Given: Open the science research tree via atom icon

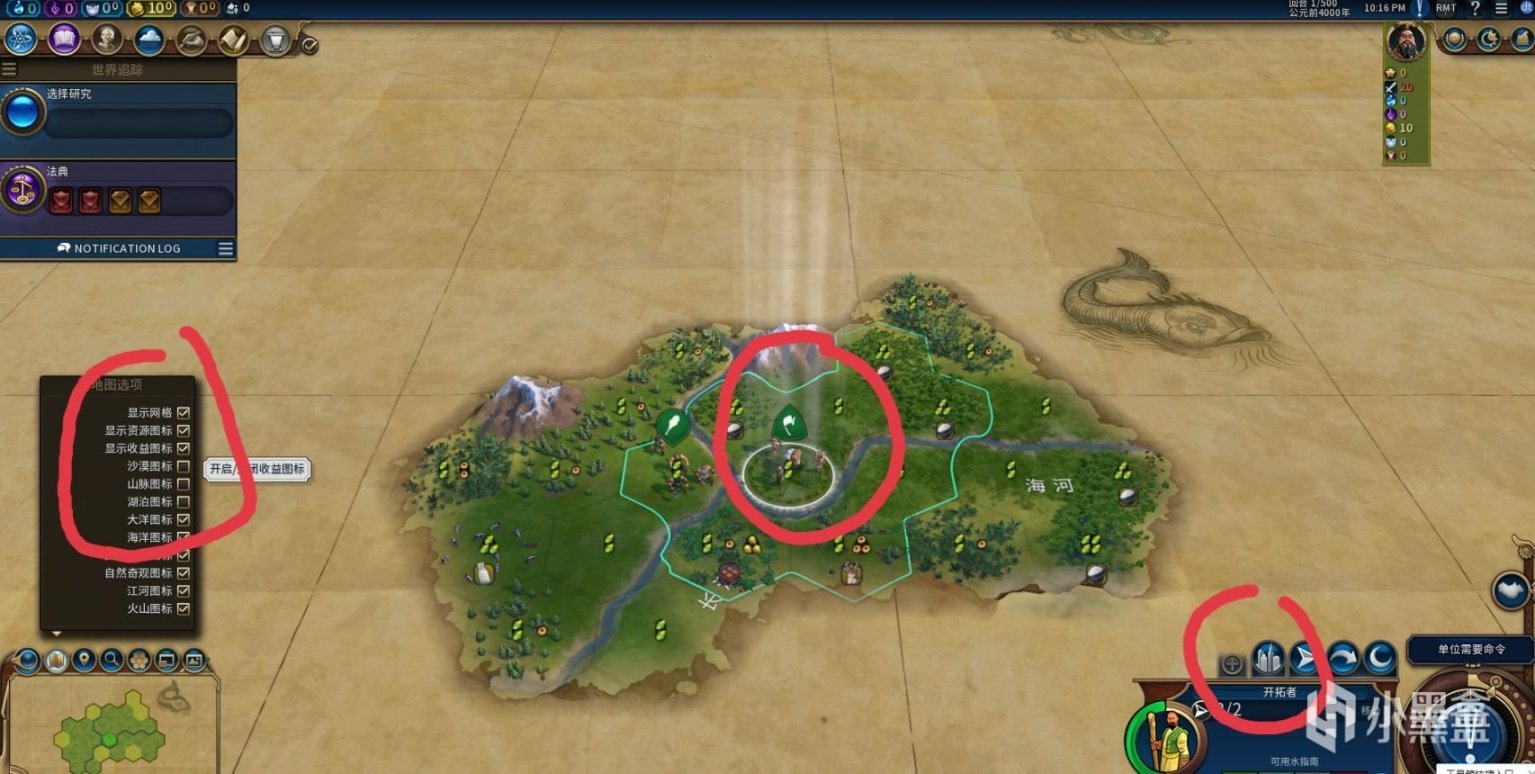Looking at the screenshot, I should (20, 38).
